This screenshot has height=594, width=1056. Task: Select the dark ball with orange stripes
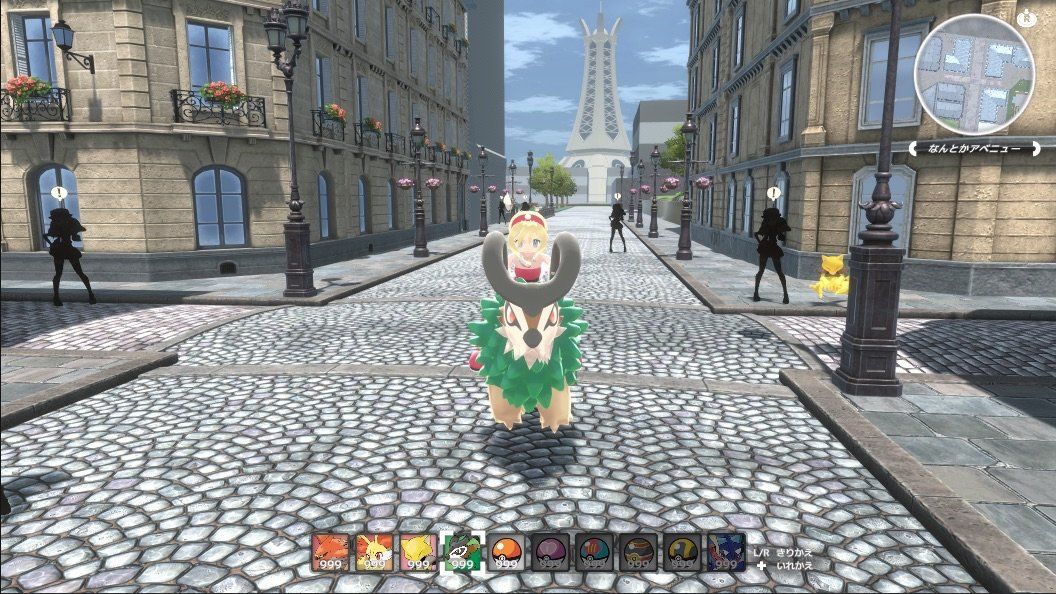click(x=638, y=552)
